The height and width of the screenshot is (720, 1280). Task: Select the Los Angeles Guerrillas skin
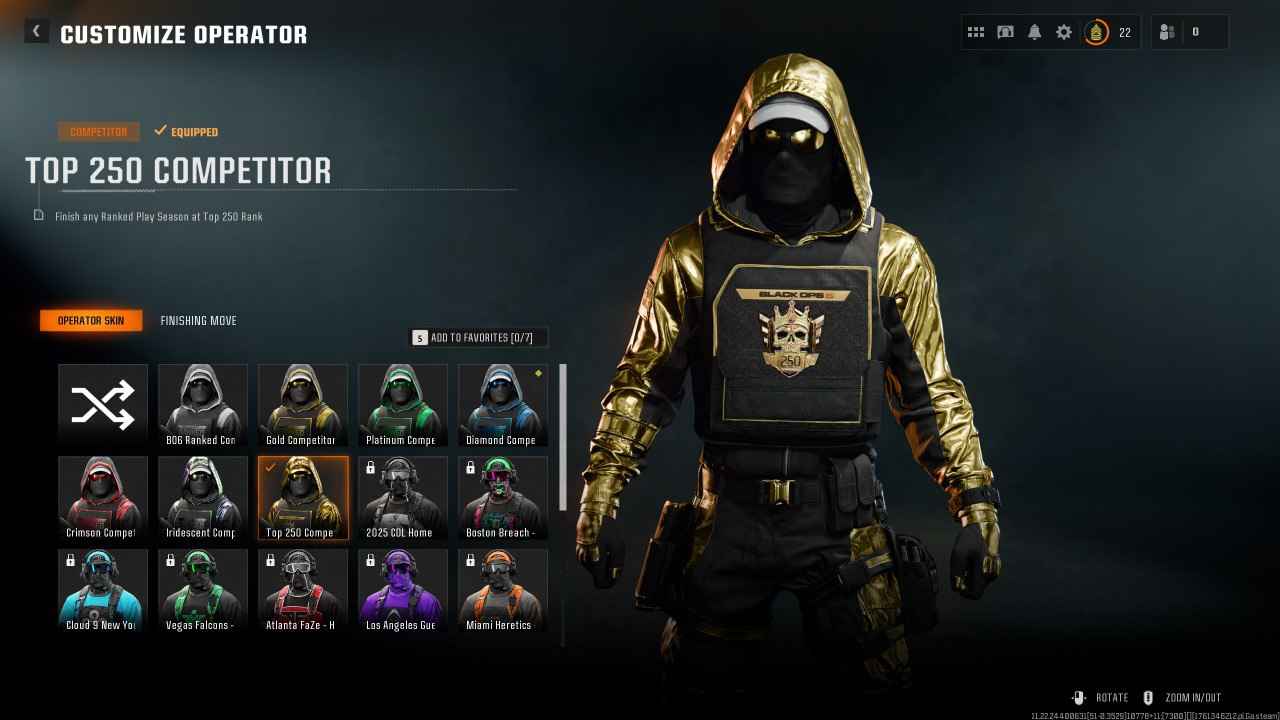point(402,589)
